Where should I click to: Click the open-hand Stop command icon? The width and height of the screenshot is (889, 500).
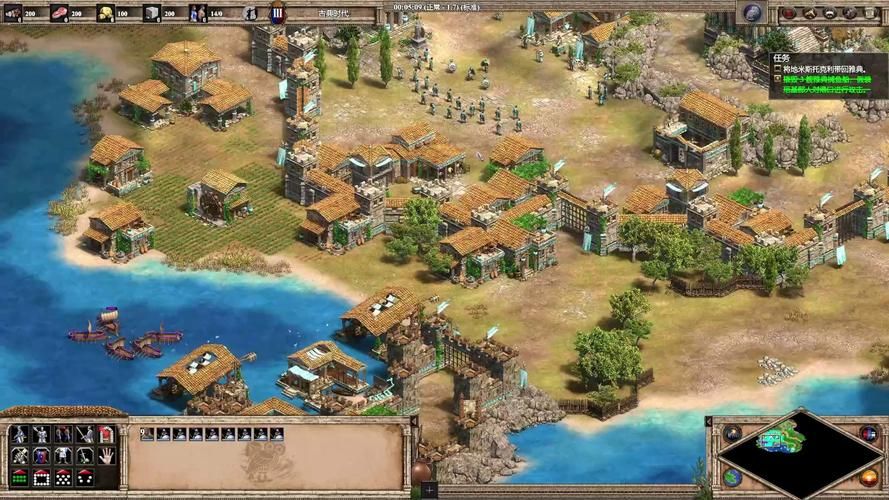107,455
